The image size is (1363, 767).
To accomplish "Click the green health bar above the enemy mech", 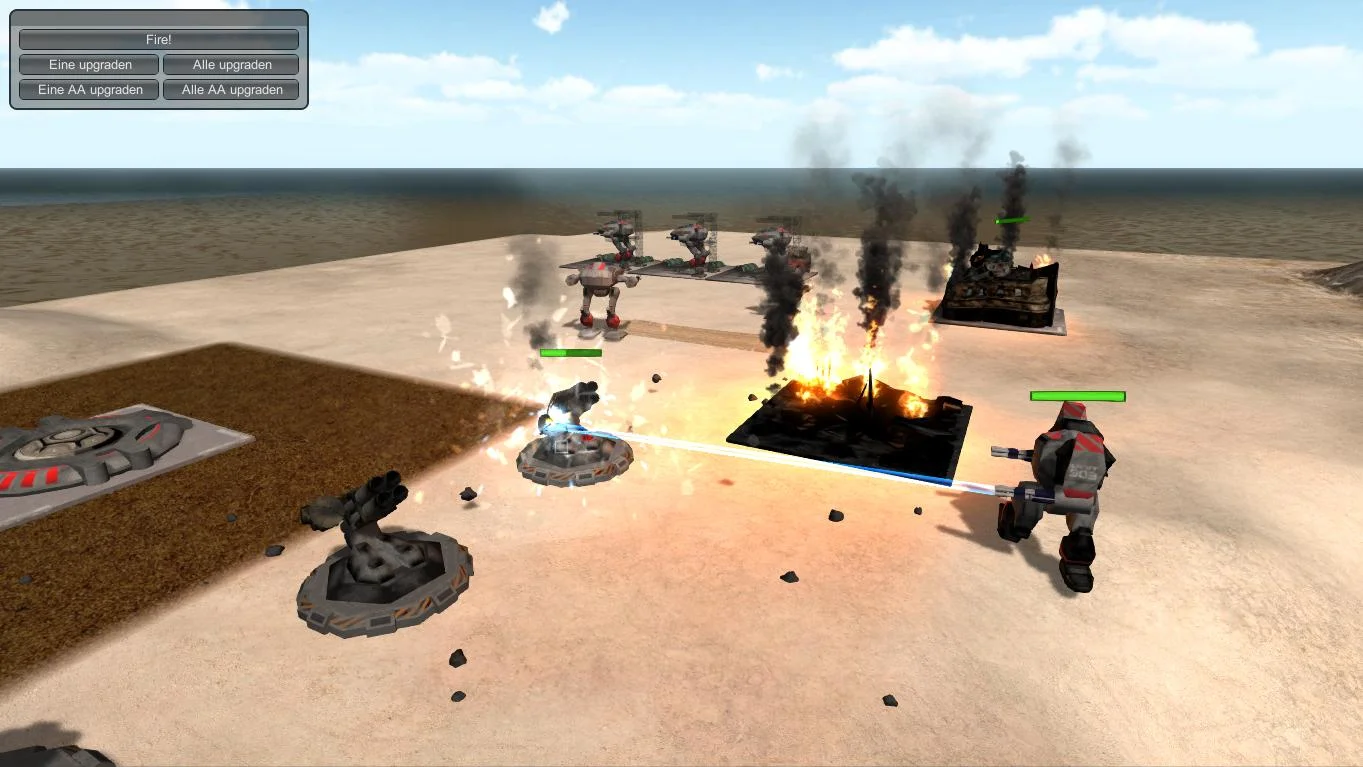I will point(1076,396).
